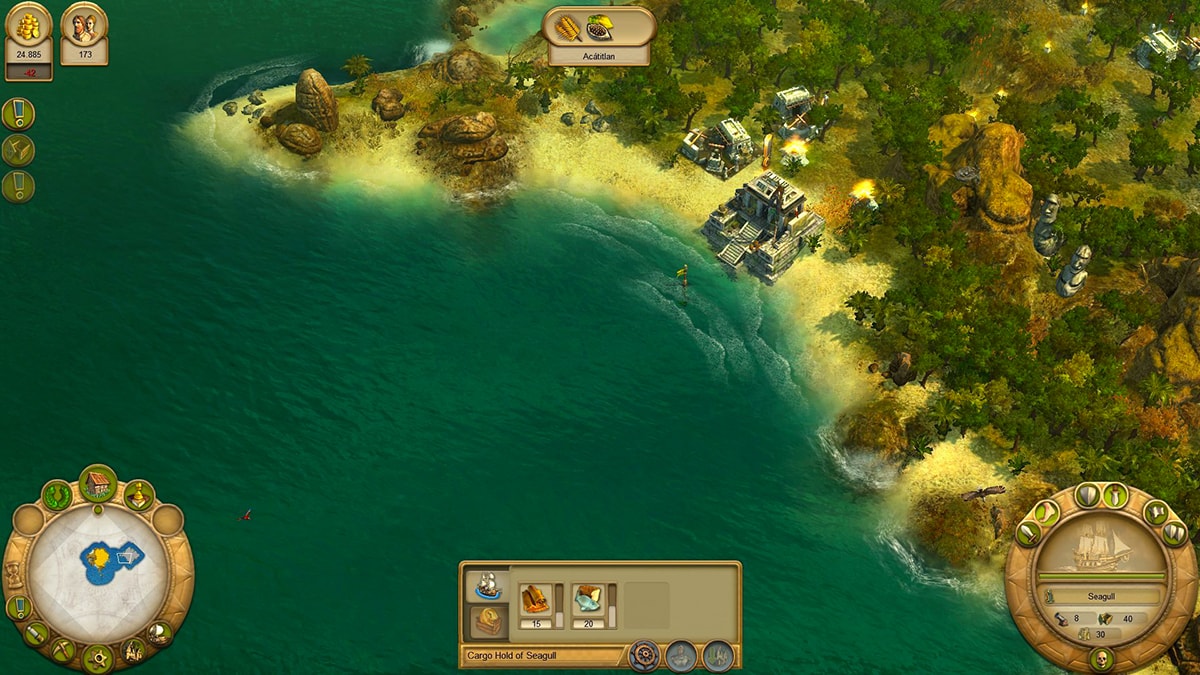Select the pickaxe demolish tool
Screen dimensions: 1200x675
(63, 649)
